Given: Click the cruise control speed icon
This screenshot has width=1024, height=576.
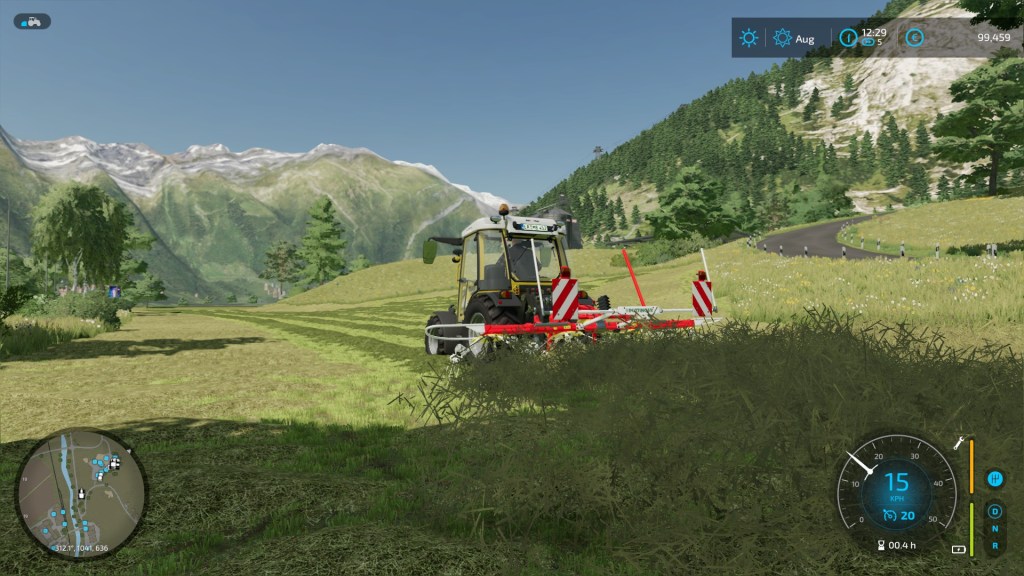Looking at the screenshot, I should [890, 515].
